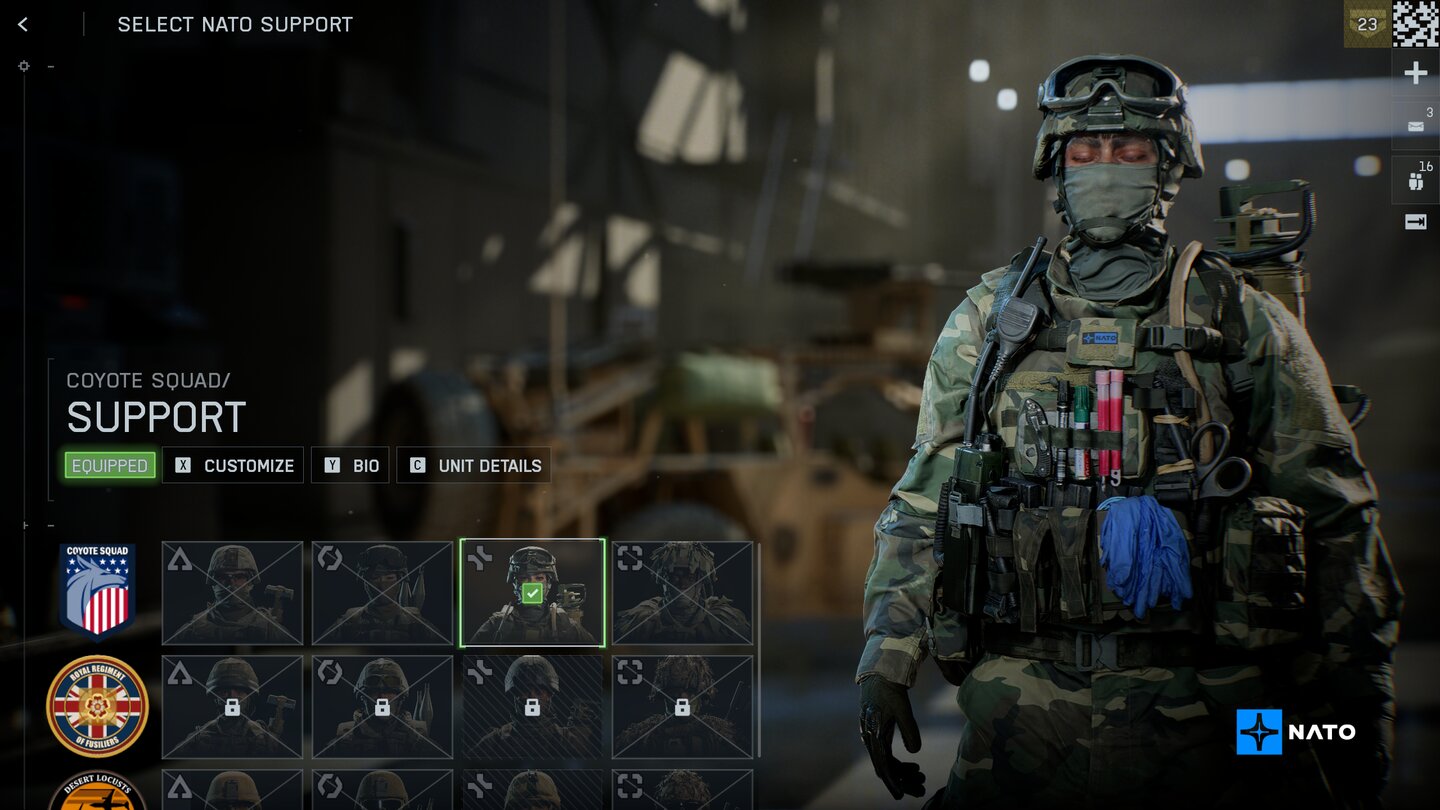Screen dimensions: 1440x810
Task: Toggle the side panel with the arrow icon
Action: tap(1415, 222)
